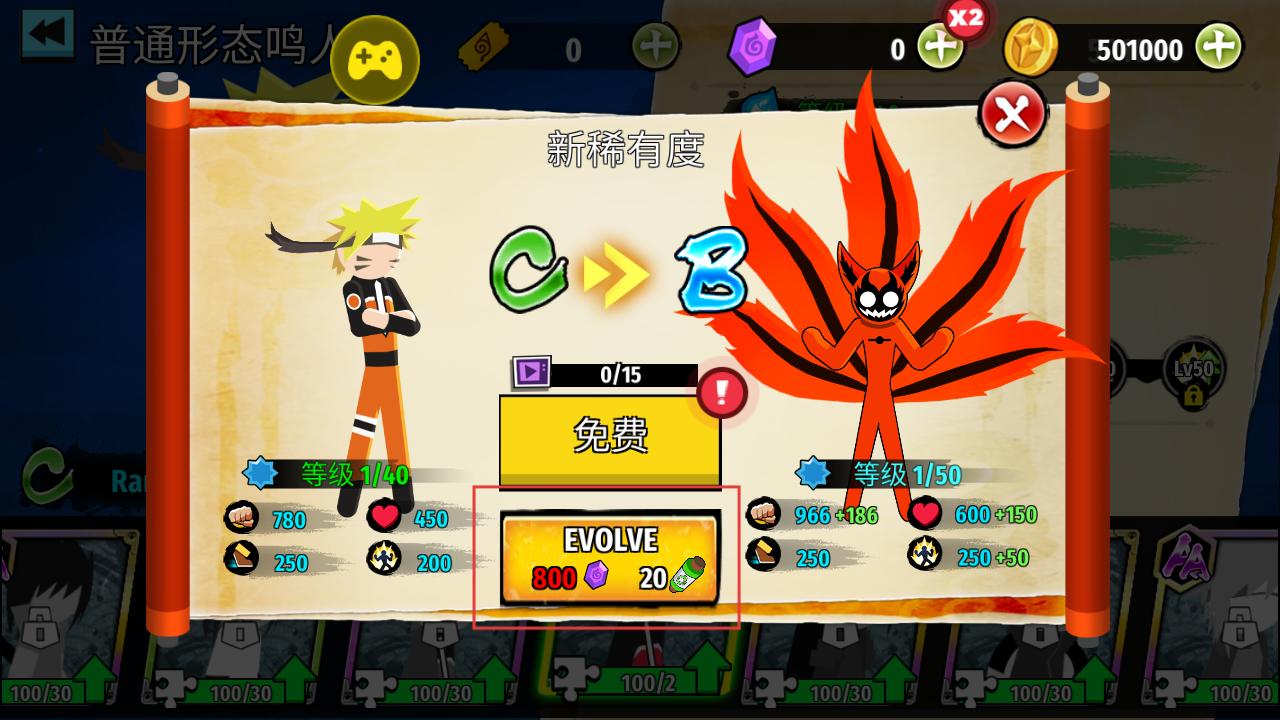Screen dimensions: 1280x720
Task: Open the yellow gamepad icon menu
Action: 374,60
